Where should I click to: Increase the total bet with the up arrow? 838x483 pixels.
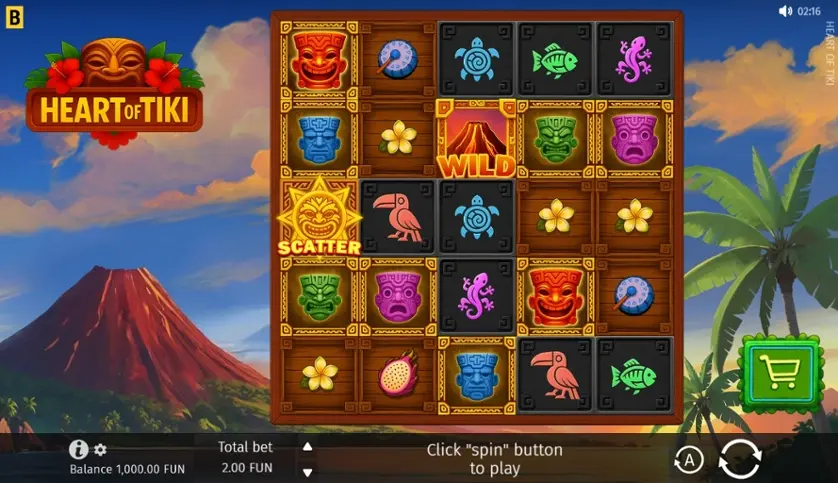tap(308, 447)
